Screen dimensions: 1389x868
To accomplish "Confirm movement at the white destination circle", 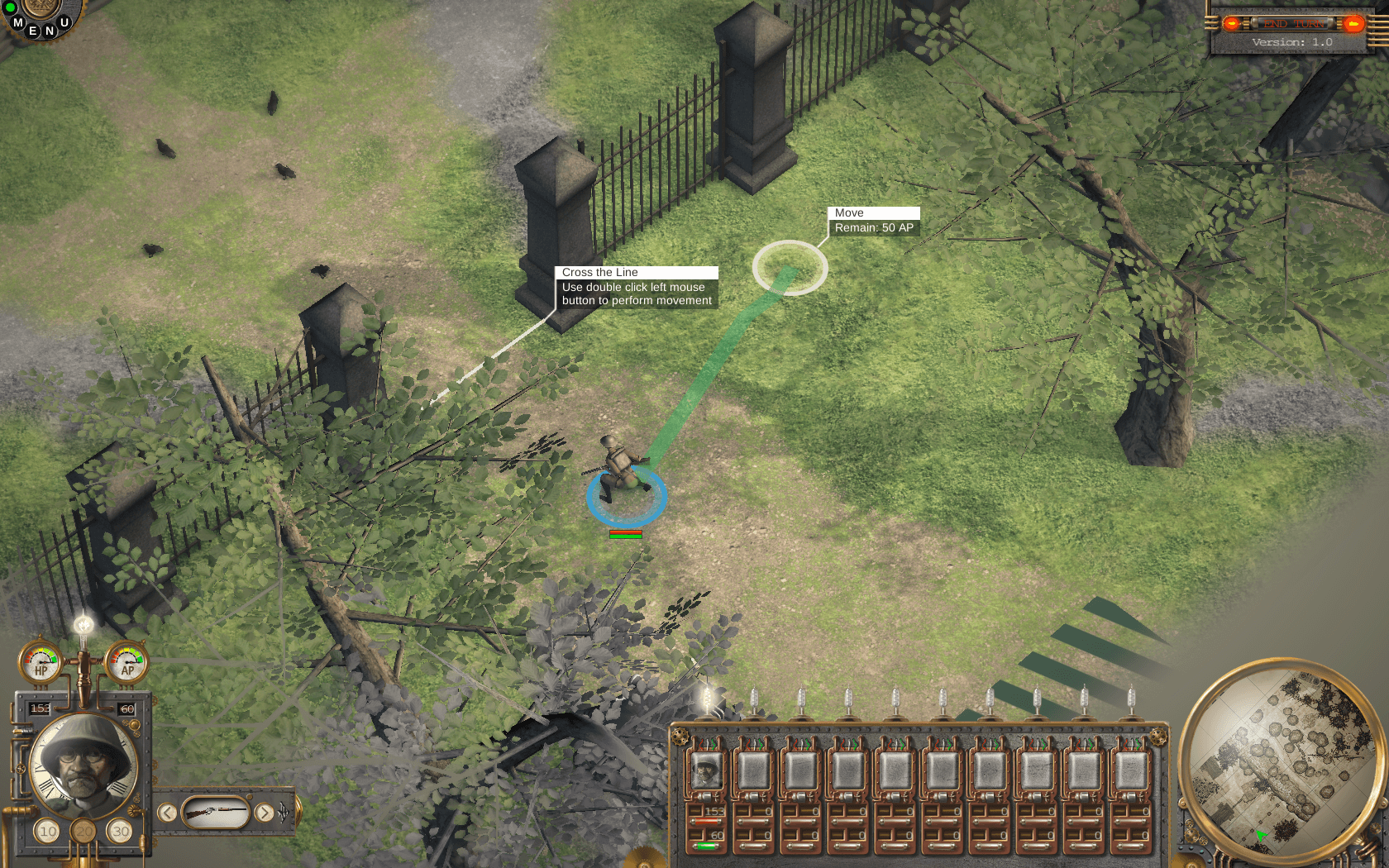I will click(x=790, y=267).
